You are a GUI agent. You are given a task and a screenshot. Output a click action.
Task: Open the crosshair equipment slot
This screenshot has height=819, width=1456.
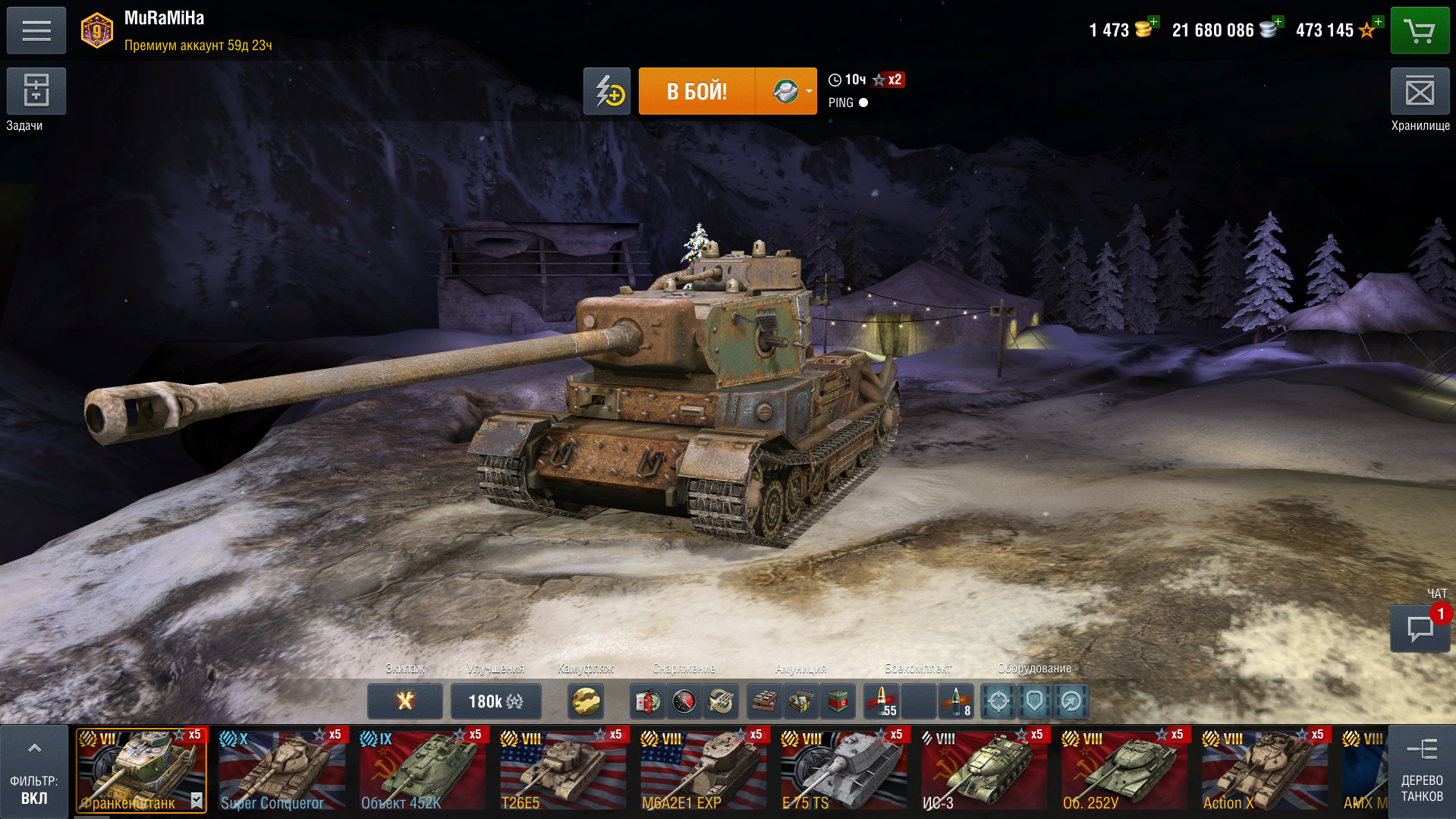pos(998,701)
